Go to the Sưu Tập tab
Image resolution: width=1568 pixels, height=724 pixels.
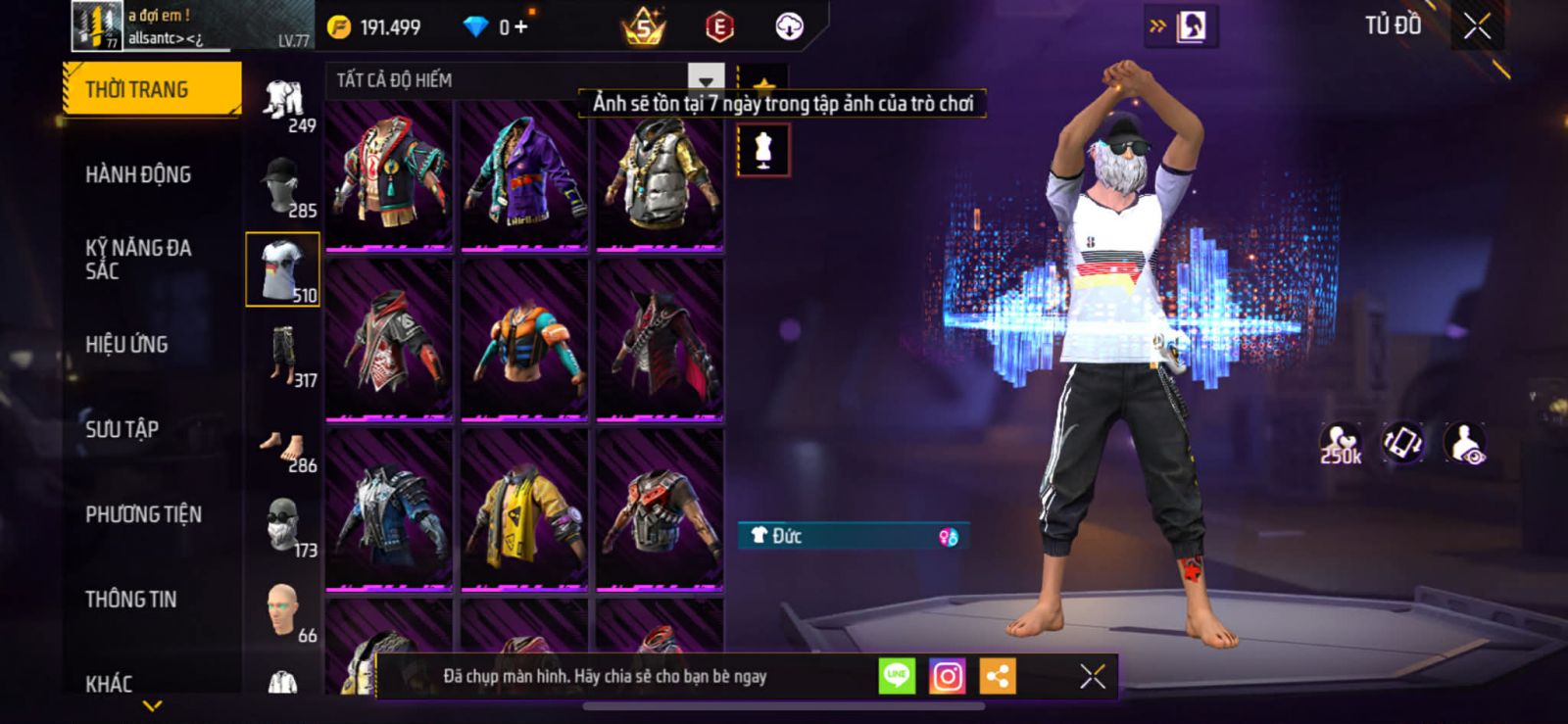122,429
